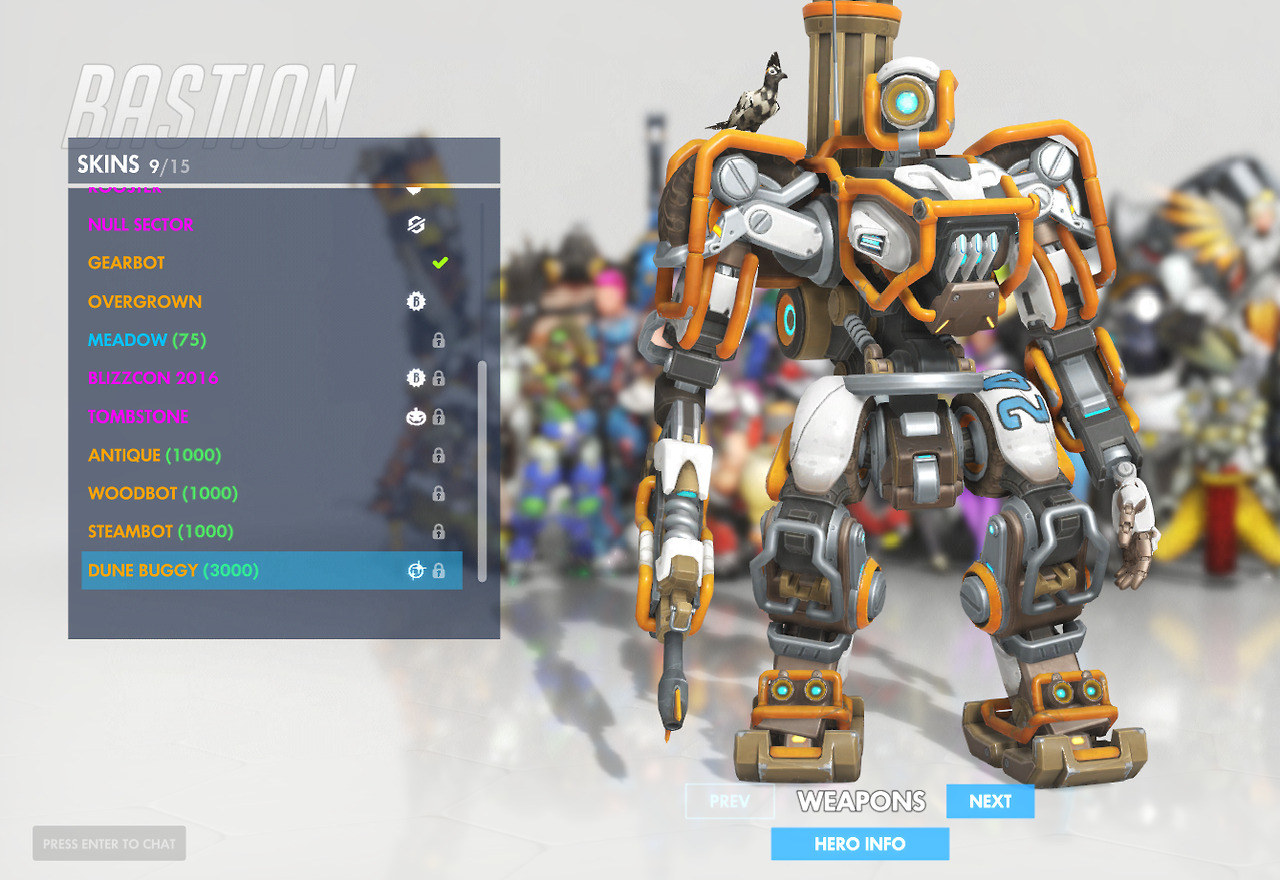Pick the Woodbot (1000) skin
Image resolution: width=1280 pixels, height=880 pixels.
(x=163, y=493)
